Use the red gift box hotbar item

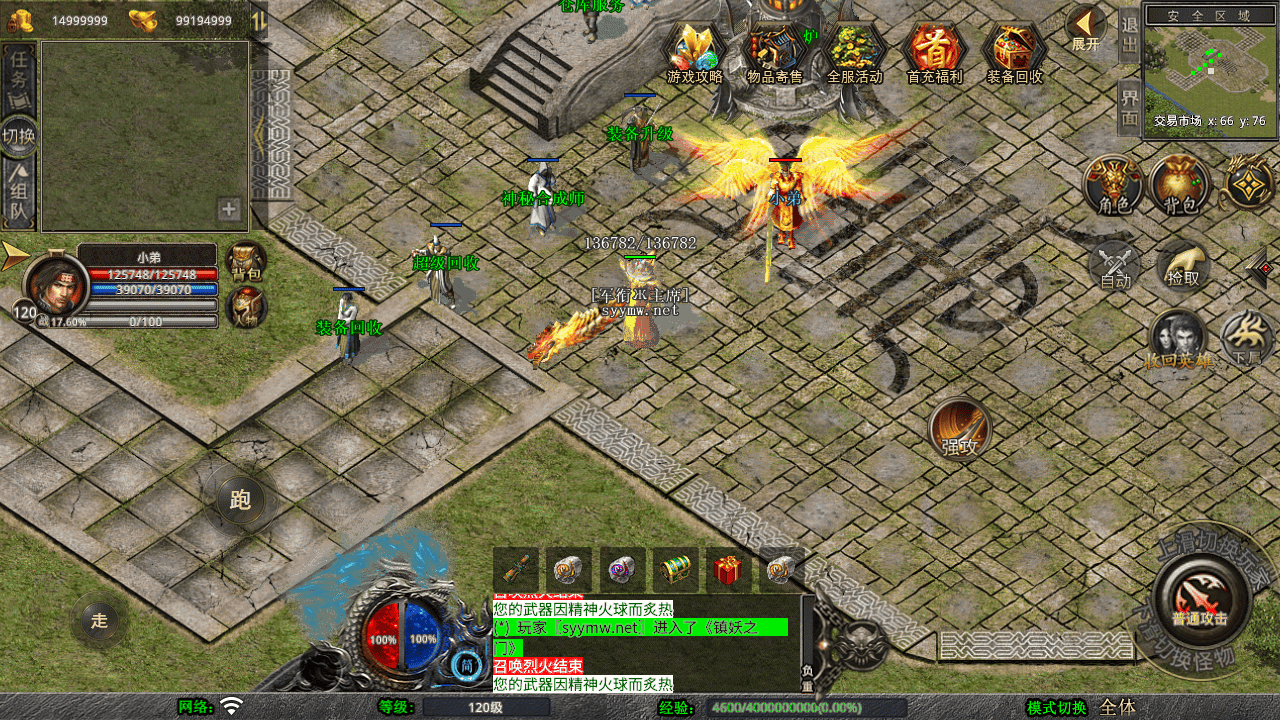point(728,570)
